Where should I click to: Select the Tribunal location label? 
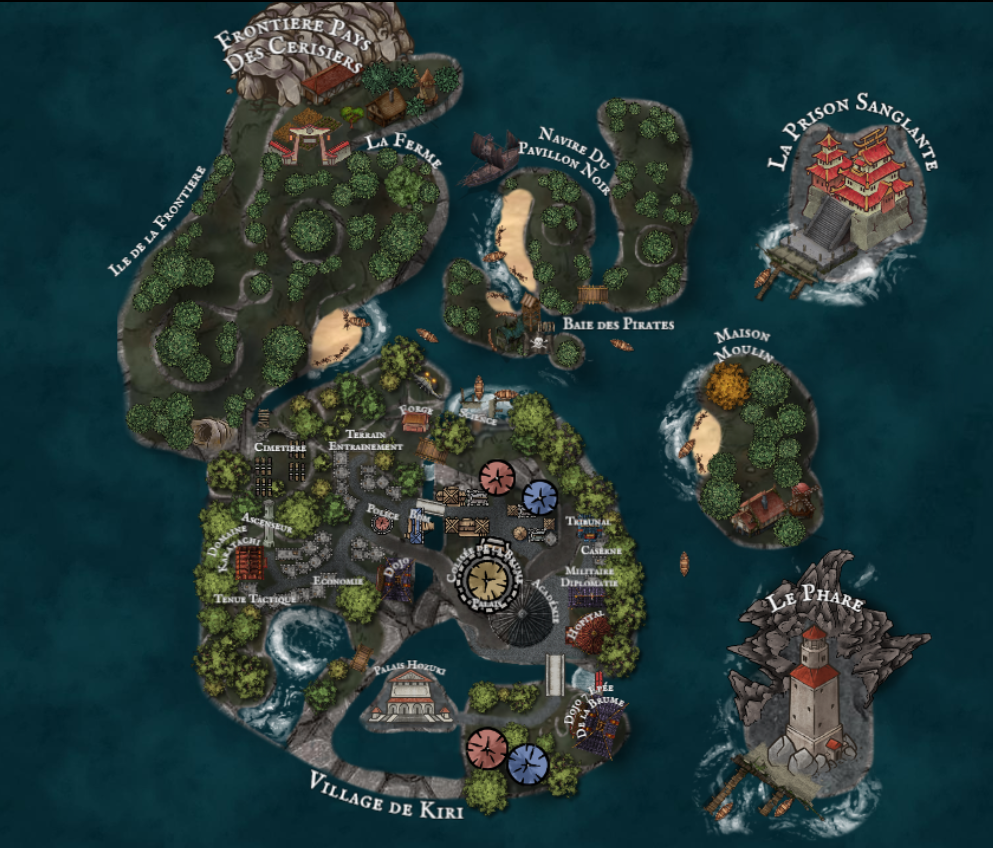[588, 522]
